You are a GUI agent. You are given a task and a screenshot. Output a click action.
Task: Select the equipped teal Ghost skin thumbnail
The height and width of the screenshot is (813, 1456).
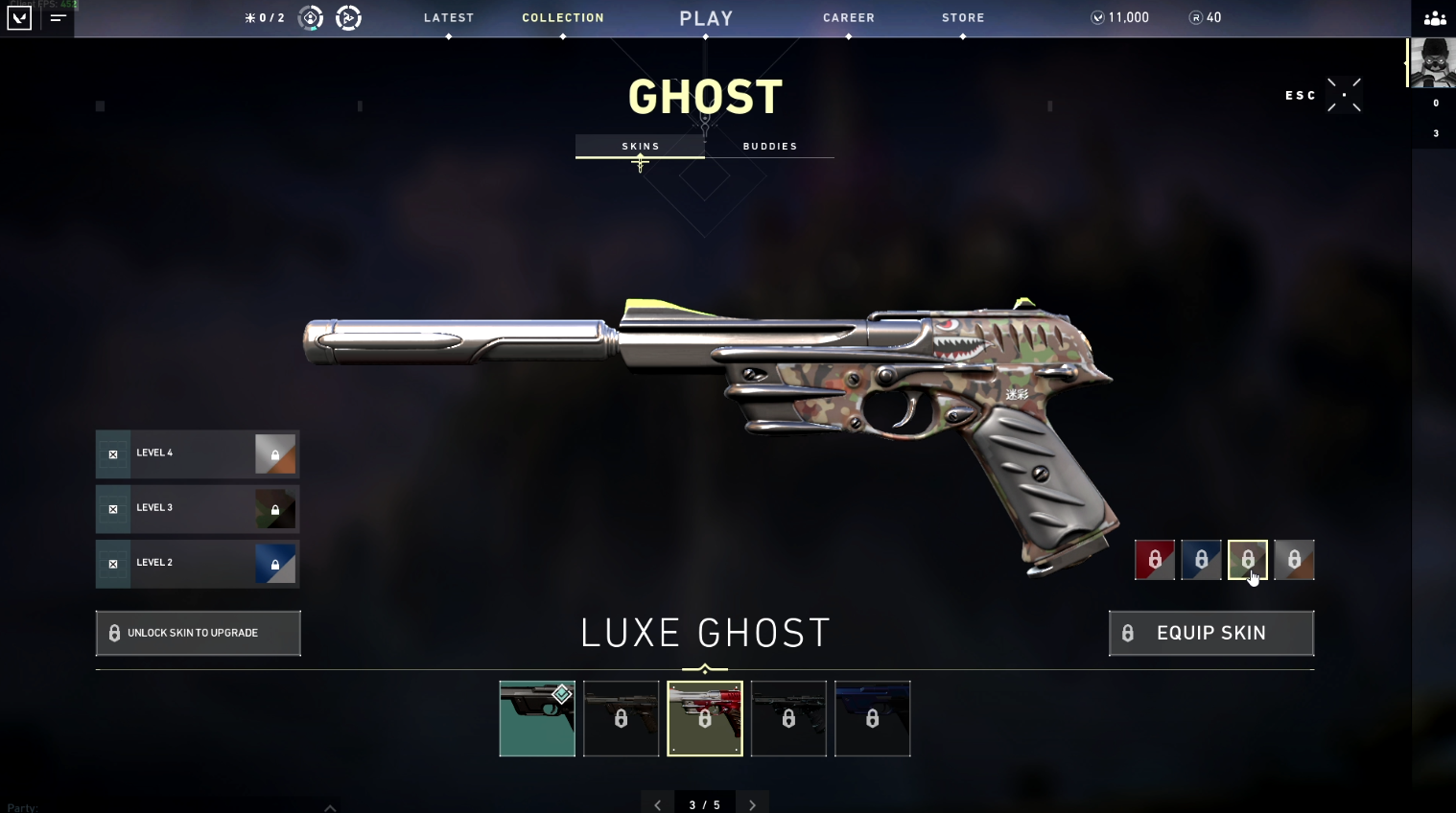pyautogui.click(x=536, y=719)
